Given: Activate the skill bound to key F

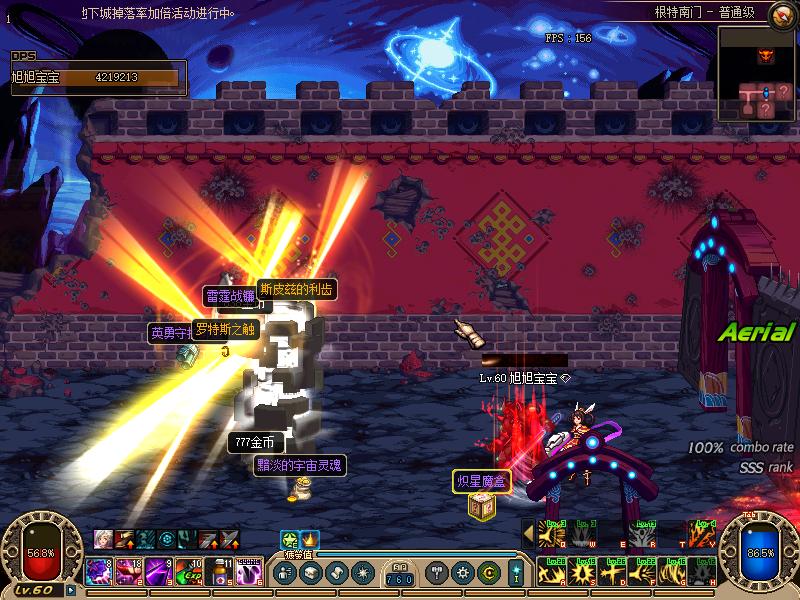Looking at the screenshot, I should click(x=640, y=572).
